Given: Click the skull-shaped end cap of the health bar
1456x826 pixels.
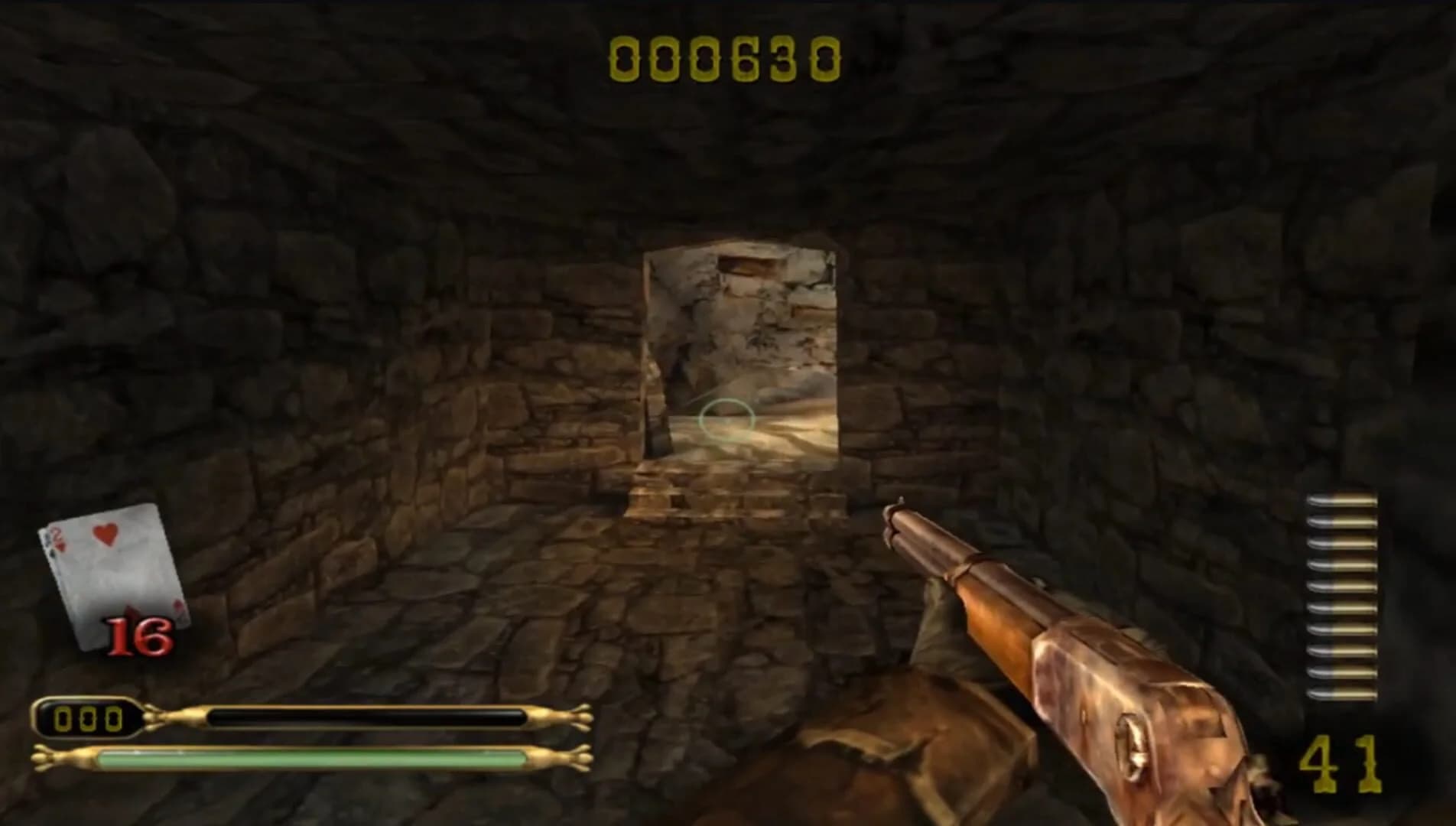Looking at the screenshot, I should [x=46, y=757].
